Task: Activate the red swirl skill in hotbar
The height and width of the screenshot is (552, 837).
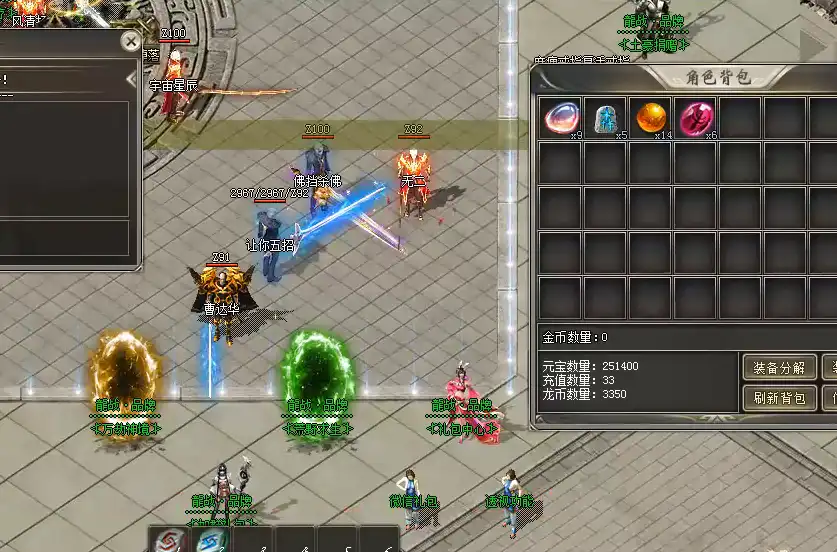Action: [168, 540]
